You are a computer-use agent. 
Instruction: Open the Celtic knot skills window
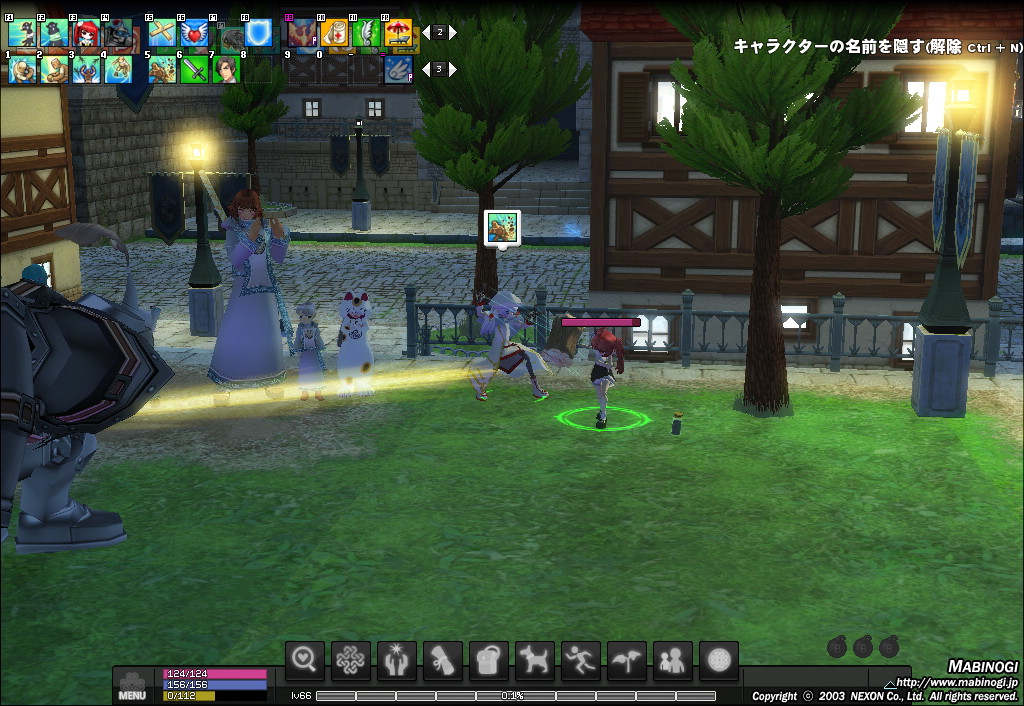click(x=351, y=660)
